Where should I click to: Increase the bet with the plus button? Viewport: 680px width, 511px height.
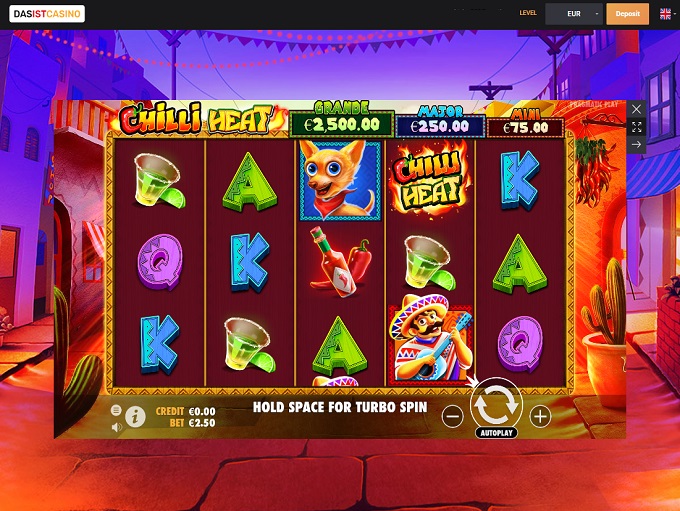point(541,416)
